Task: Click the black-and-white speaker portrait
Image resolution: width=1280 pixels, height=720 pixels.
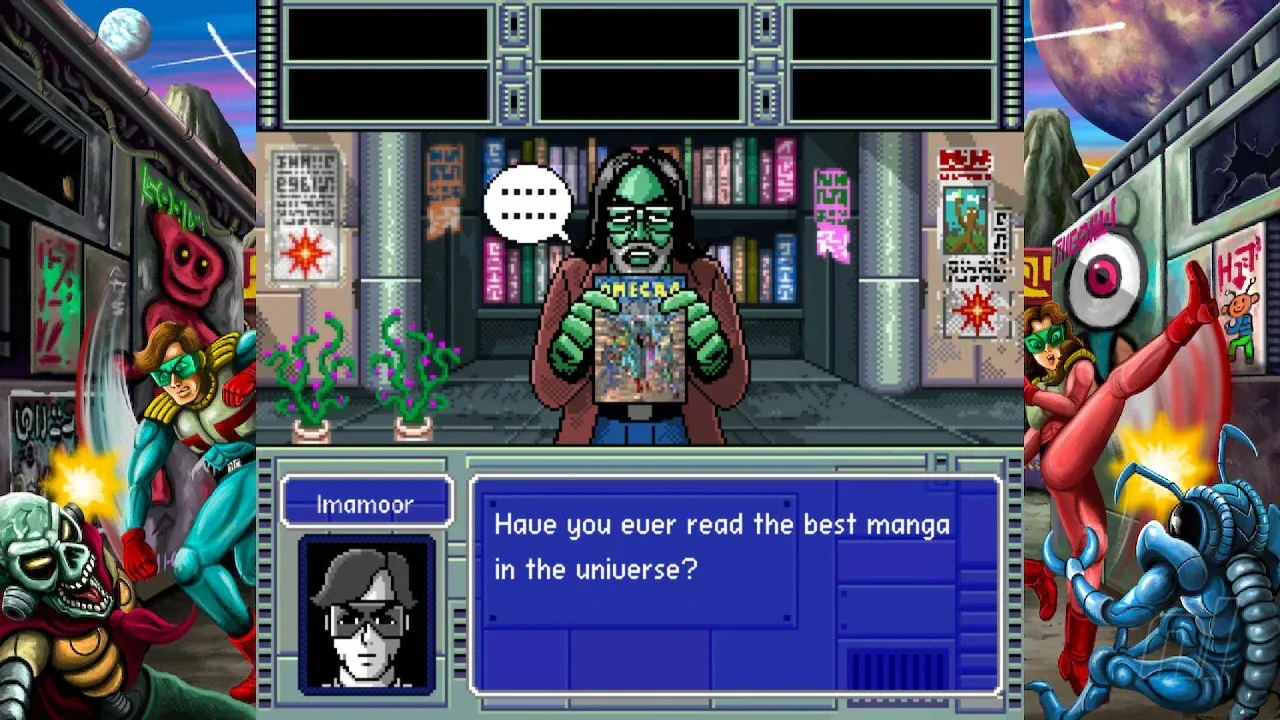Action: click(x=367, y=614)
